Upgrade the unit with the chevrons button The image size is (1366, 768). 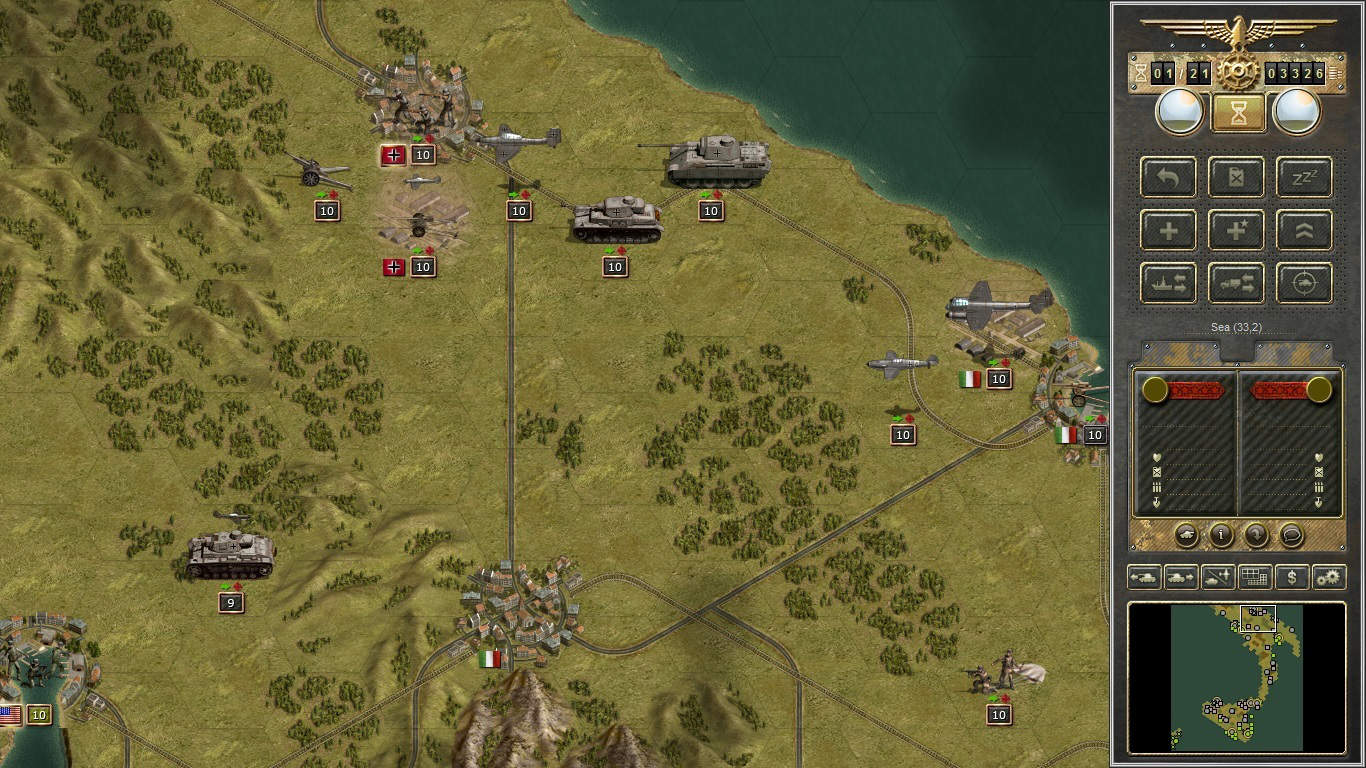click(1304, 231)
